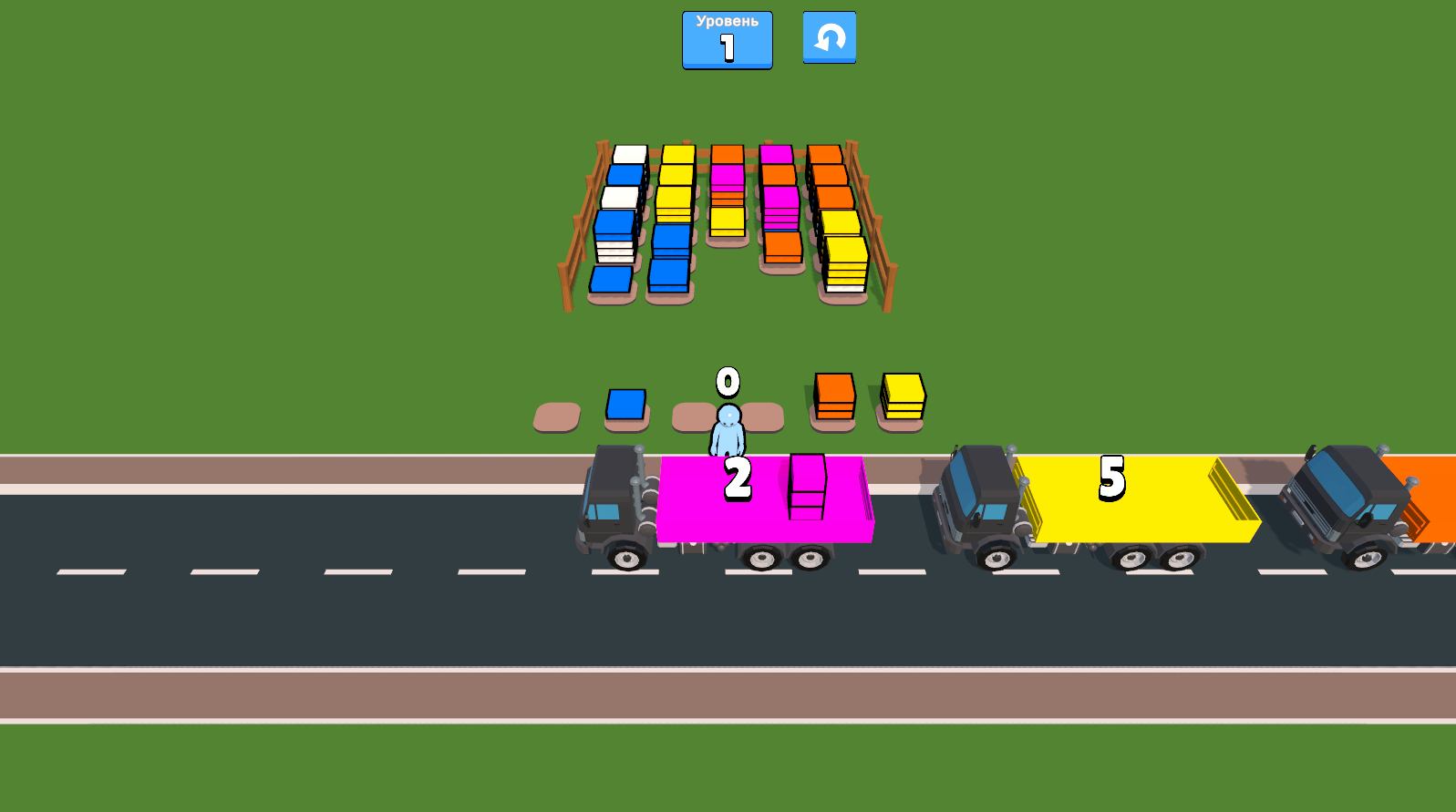Click the empty brown slot left of blue block
The image size is (1456, 812).
pos(555,415)
